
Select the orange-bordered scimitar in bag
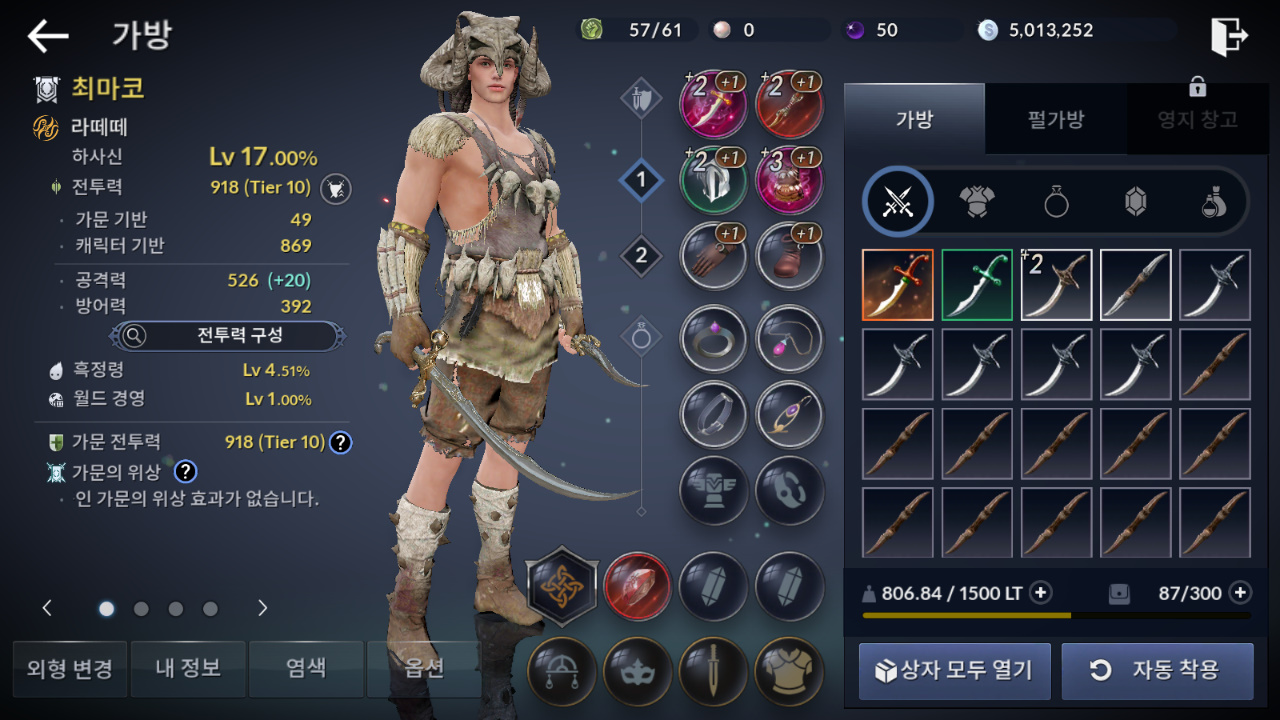[x=897, y=285]
